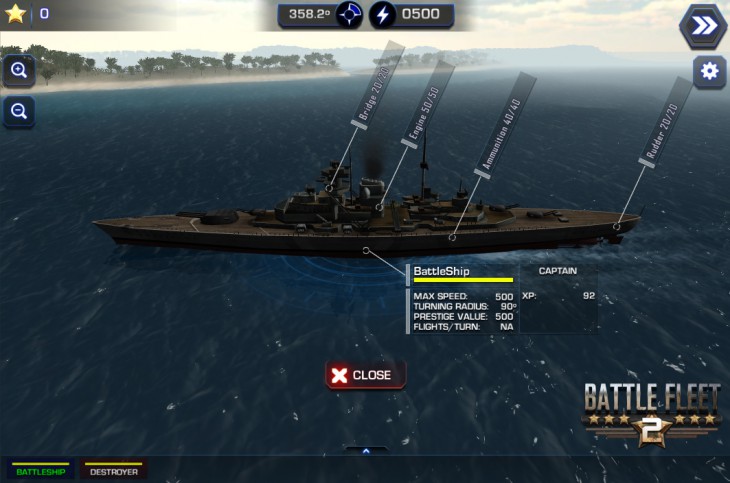This screenshot has width=730, height=483.
Task: Select the Battleship tab
Action: coord(40,470)
